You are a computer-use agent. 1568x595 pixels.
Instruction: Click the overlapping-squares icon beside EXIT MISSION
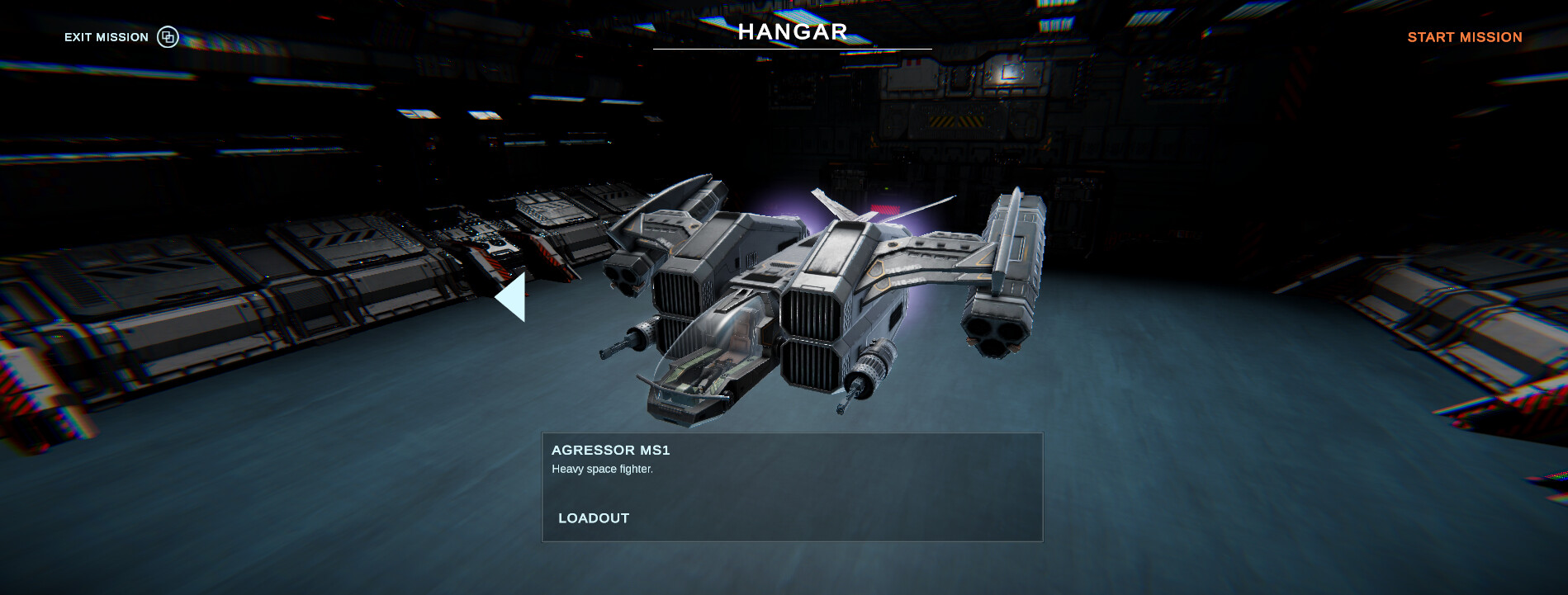point(168,37)
